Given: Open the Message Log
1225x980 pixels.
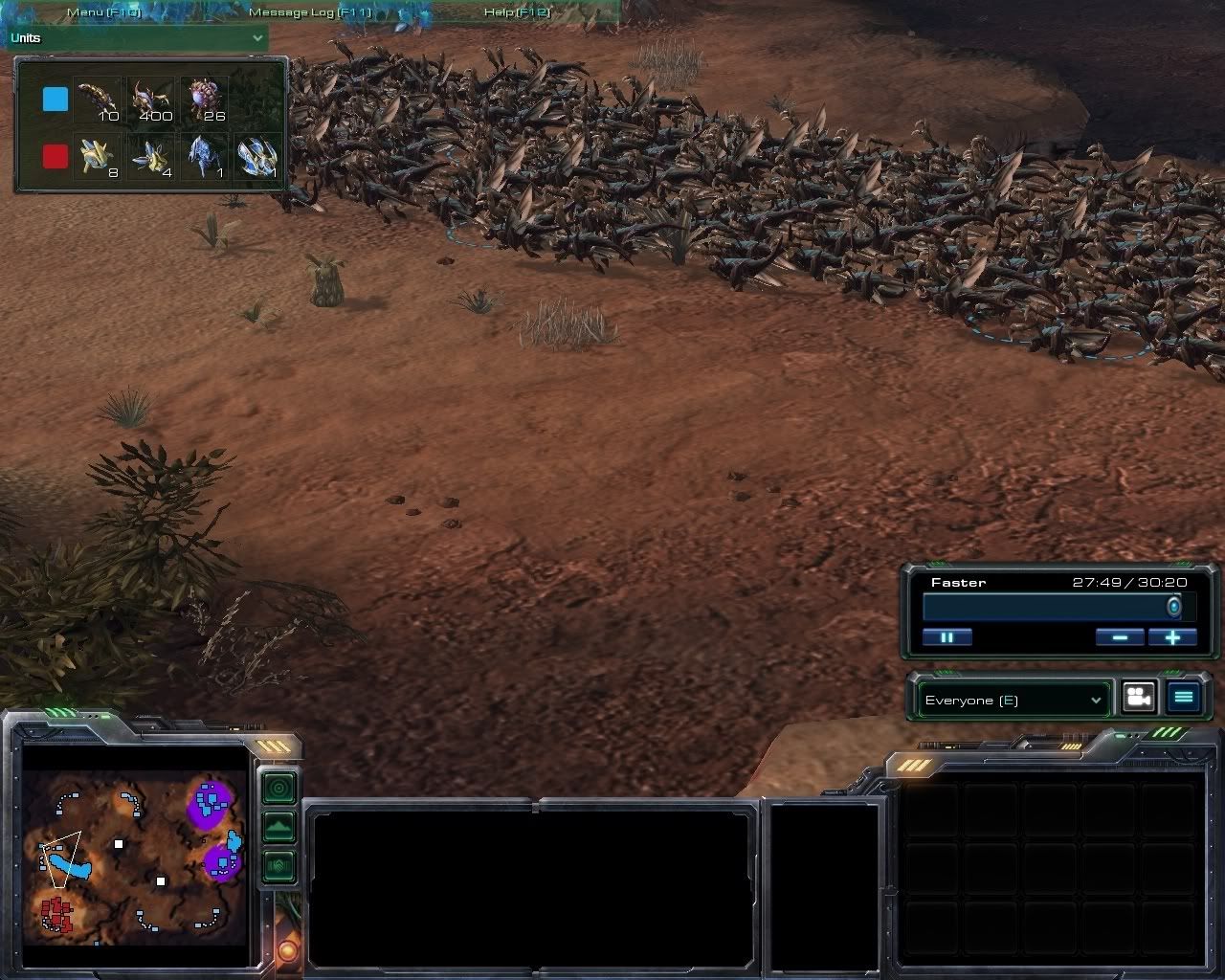Looking at the screenshot, I should [309, 12].
